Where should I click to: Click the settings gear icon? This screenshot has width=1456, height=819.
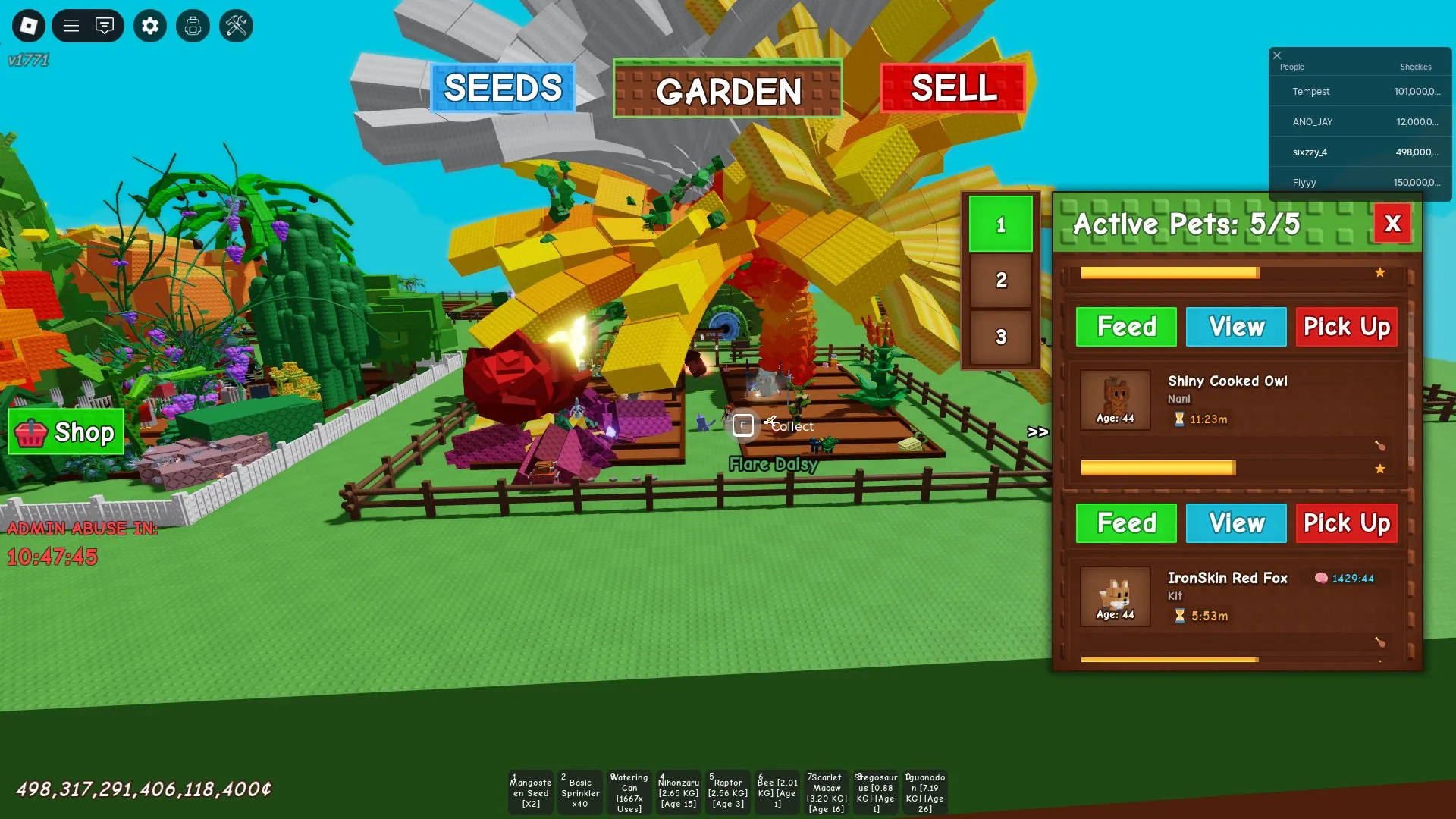tap(149, 26)
